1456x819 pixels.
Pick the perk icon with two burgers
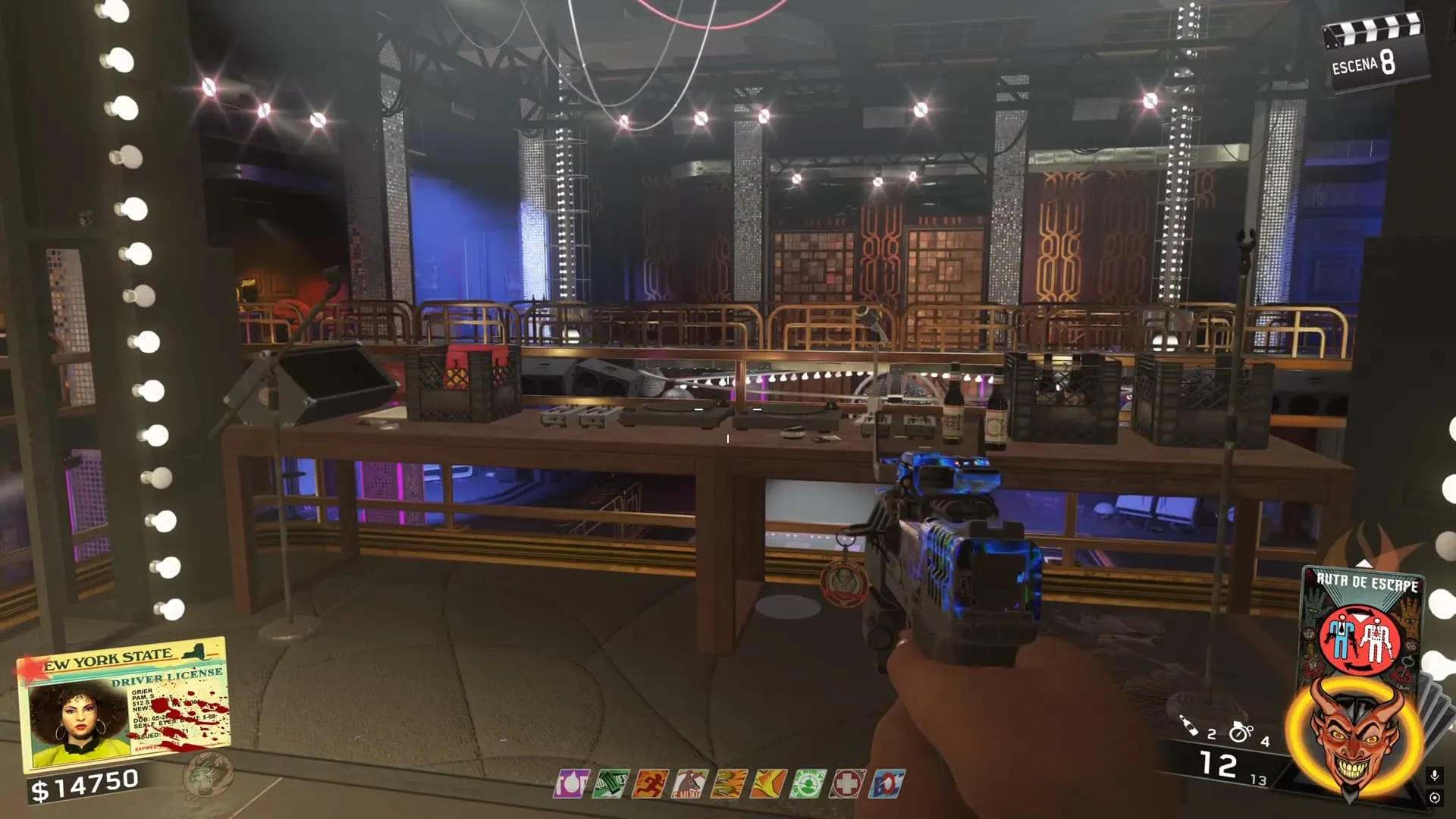(x=729, y=783)
